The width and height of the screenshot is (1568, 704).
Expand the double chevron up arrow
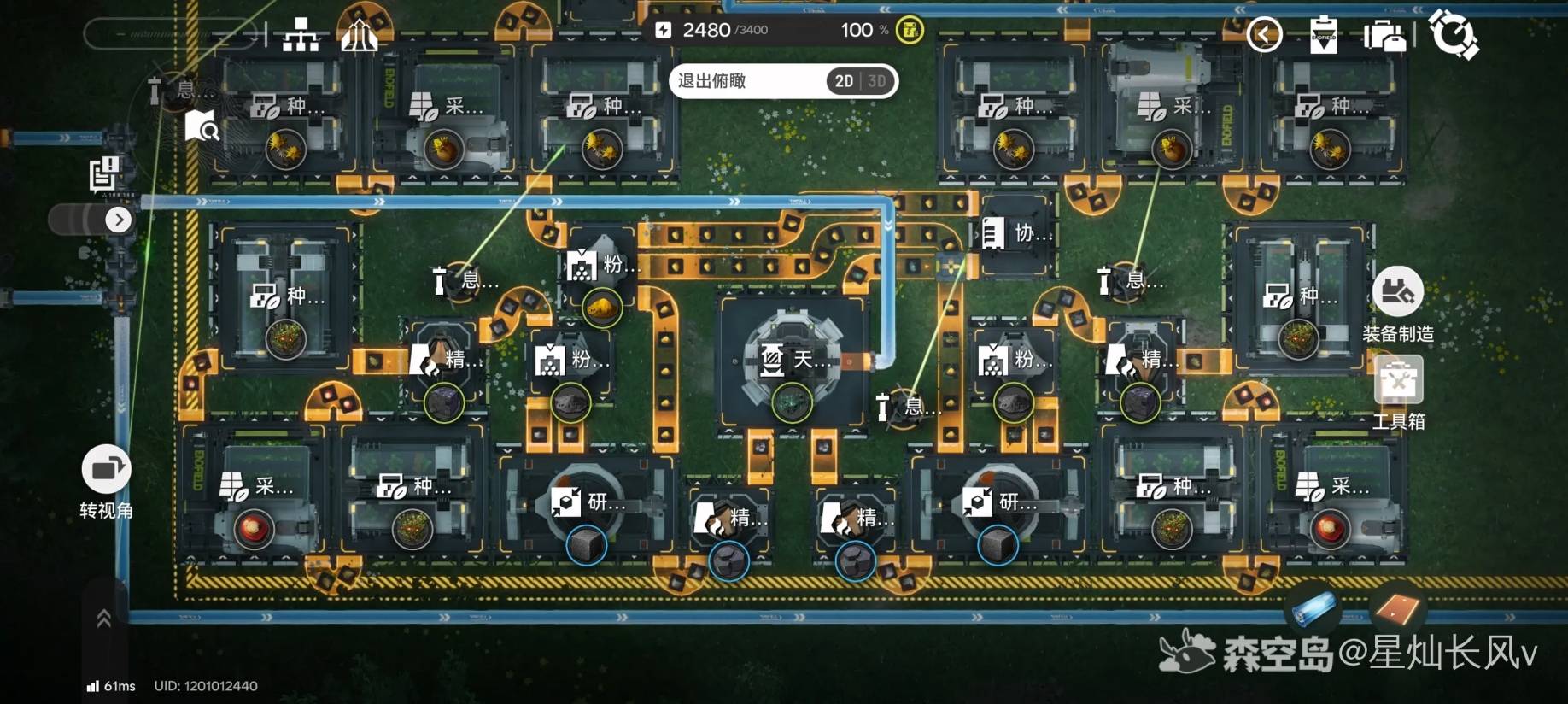(104, 619)
